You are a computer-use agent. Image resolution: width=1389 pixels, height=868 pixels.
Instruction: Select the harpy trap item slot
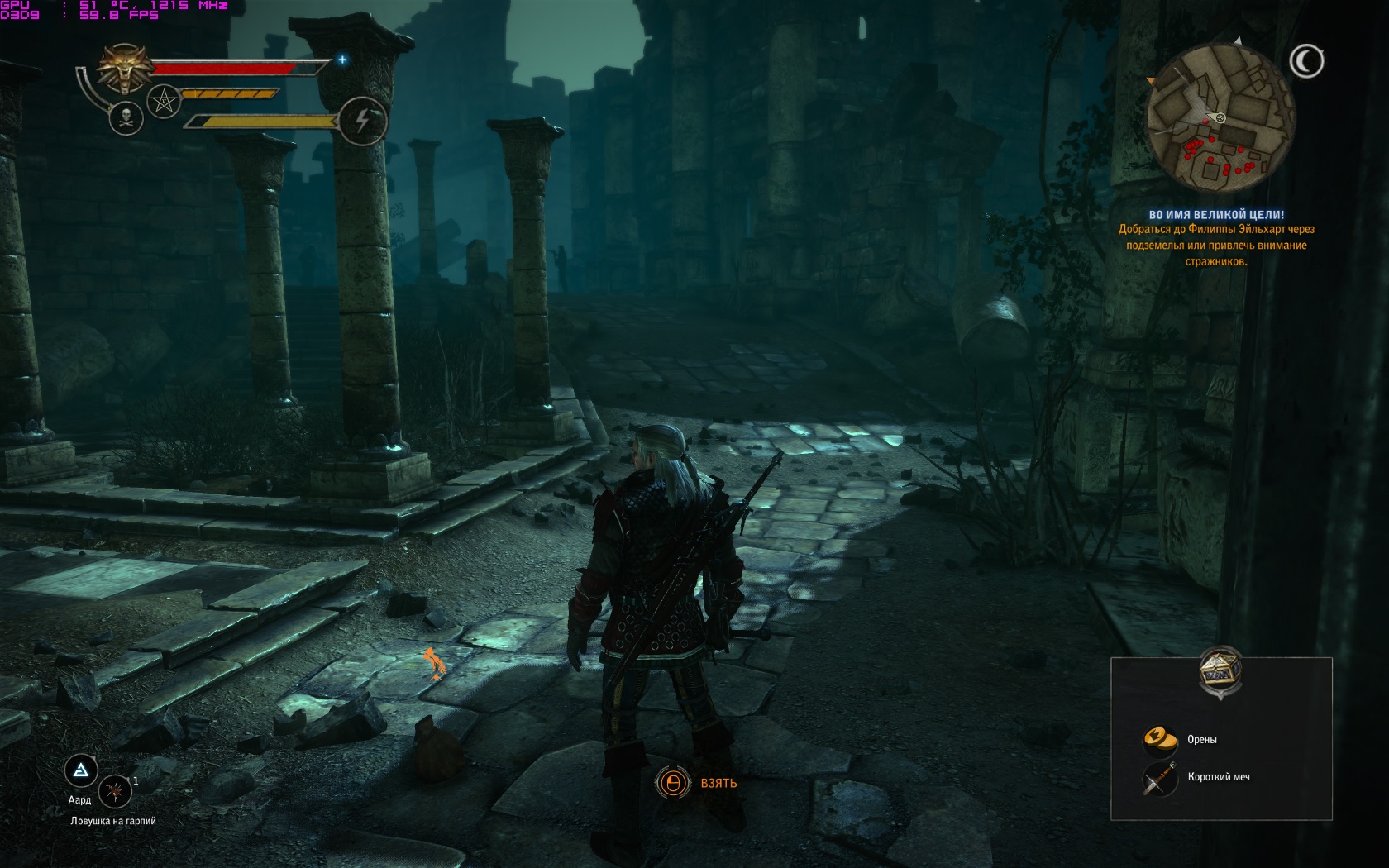coord(116,791)
